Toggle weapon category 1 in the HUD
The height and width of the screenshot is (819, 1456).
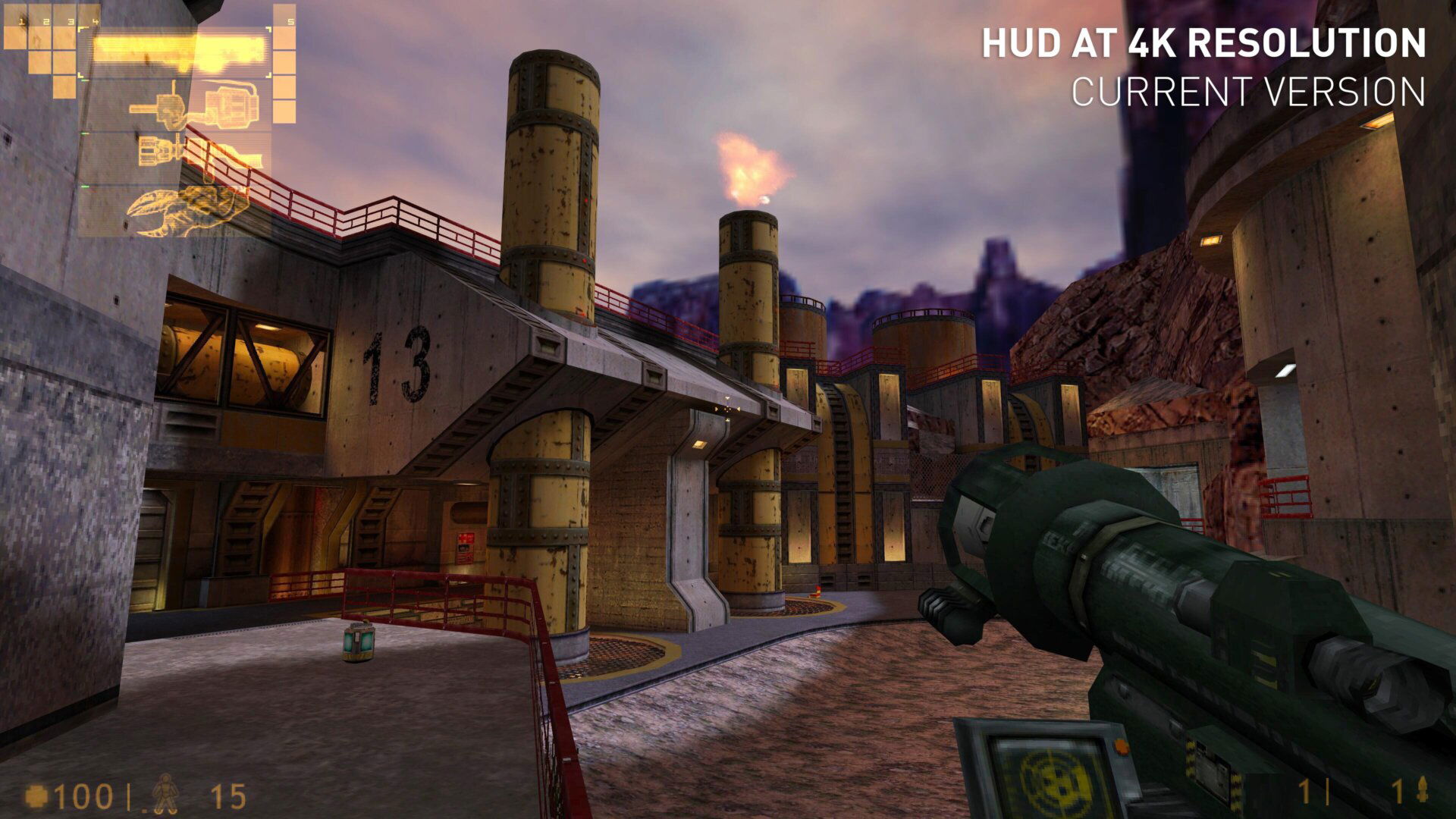point(22,21)
